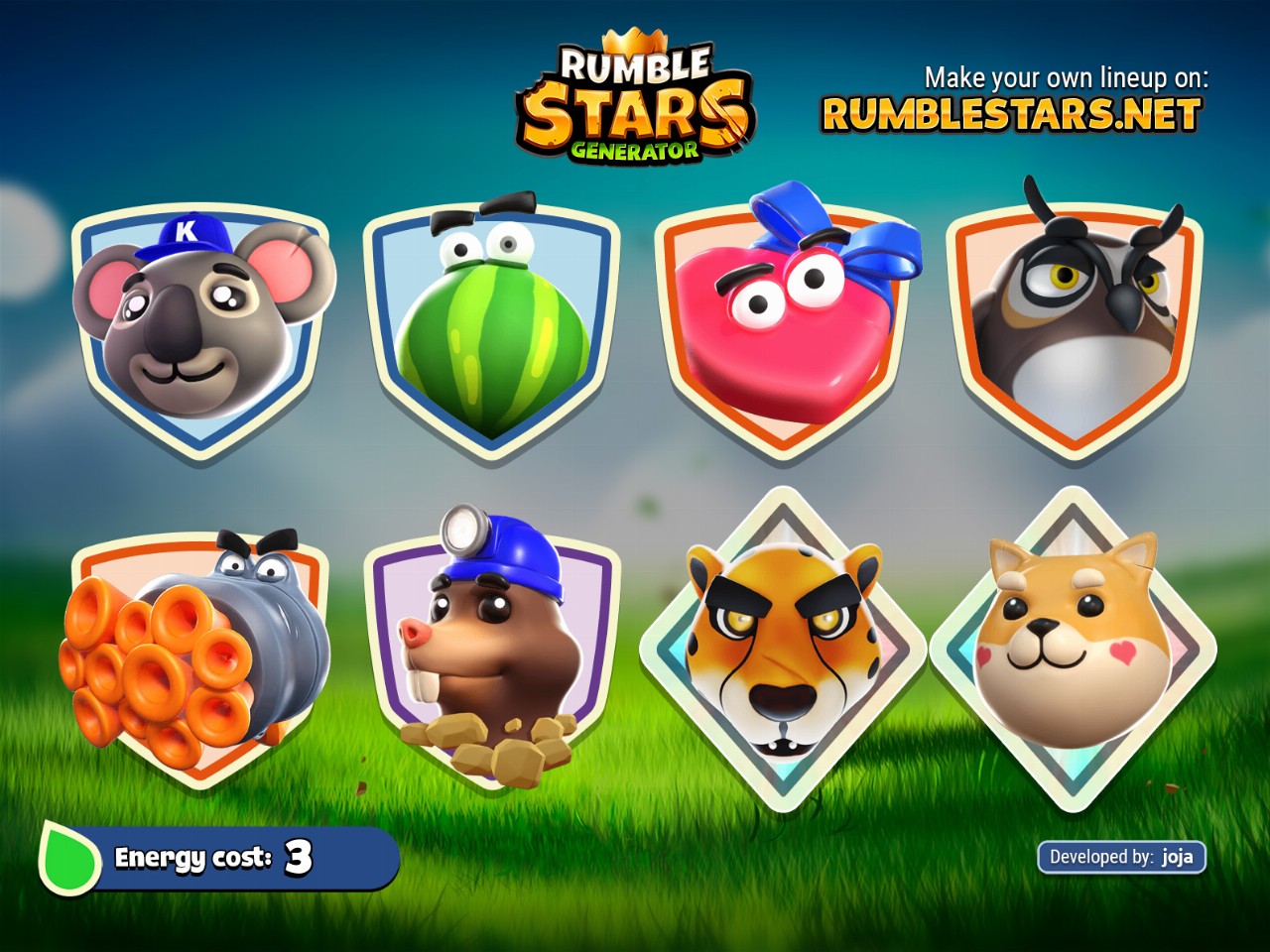The width and height of the screenshot is (1270, 952).
Task: Choose the watermelon character card
Action: 491,327
